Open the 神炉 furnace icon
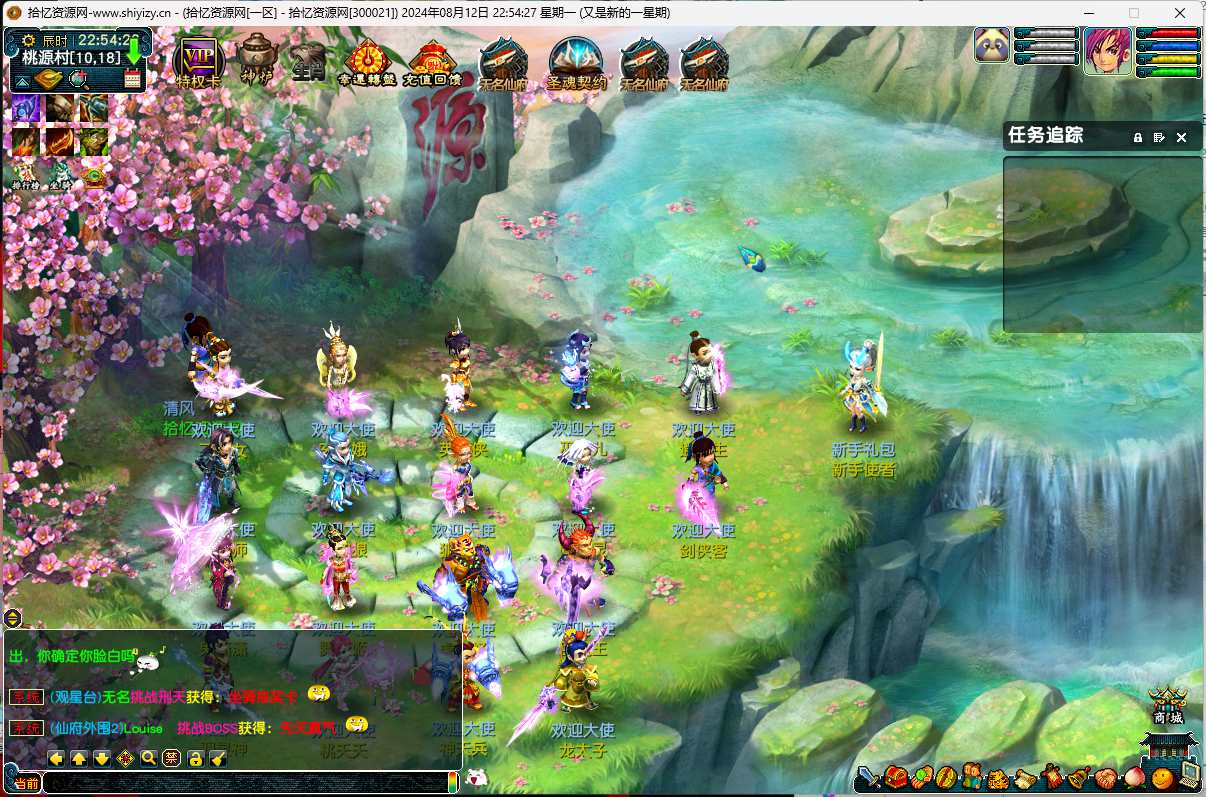This screenshot has width=1206, height=797. coord(256,60)
